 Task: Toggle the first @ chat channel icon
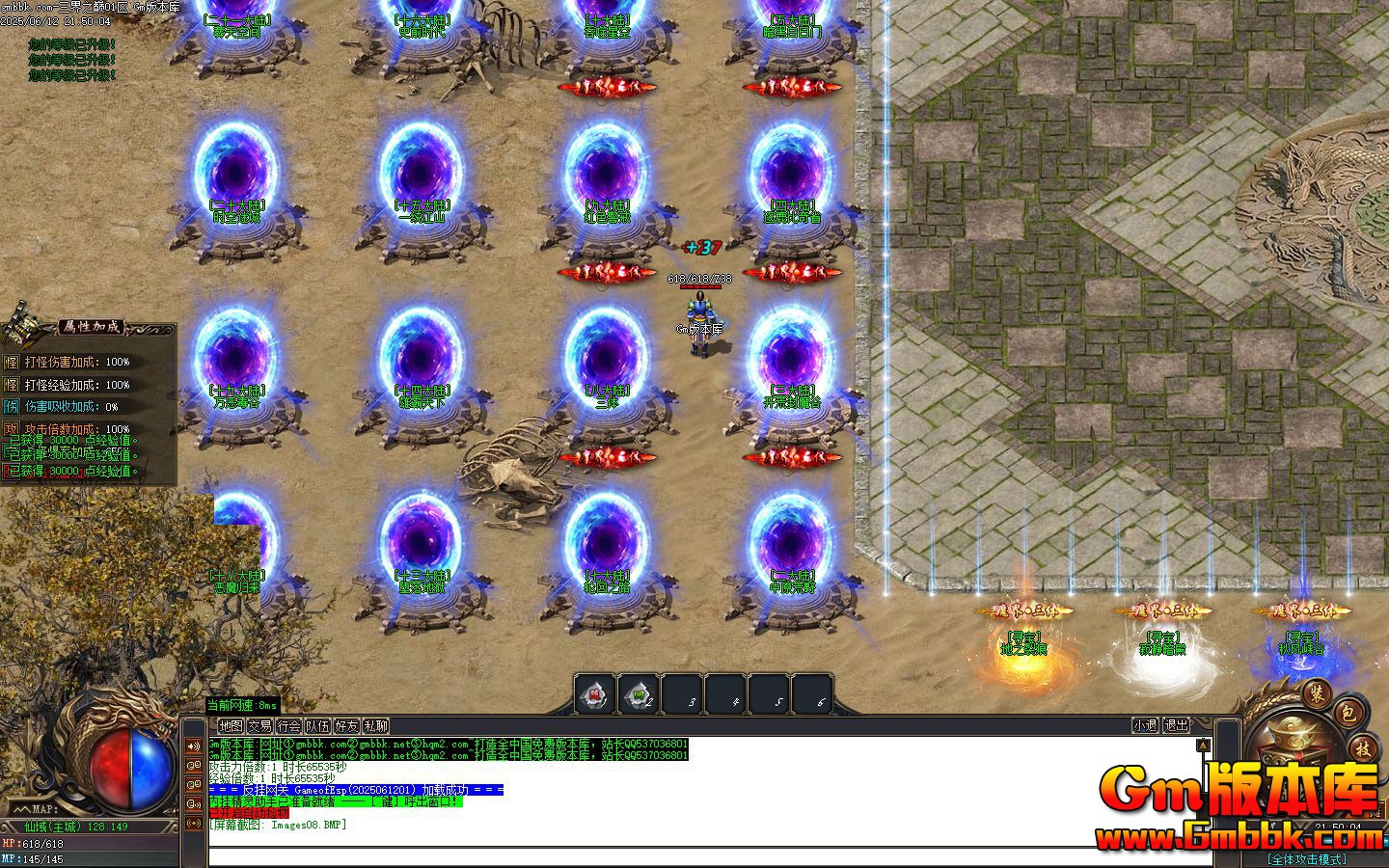(194, 765)
